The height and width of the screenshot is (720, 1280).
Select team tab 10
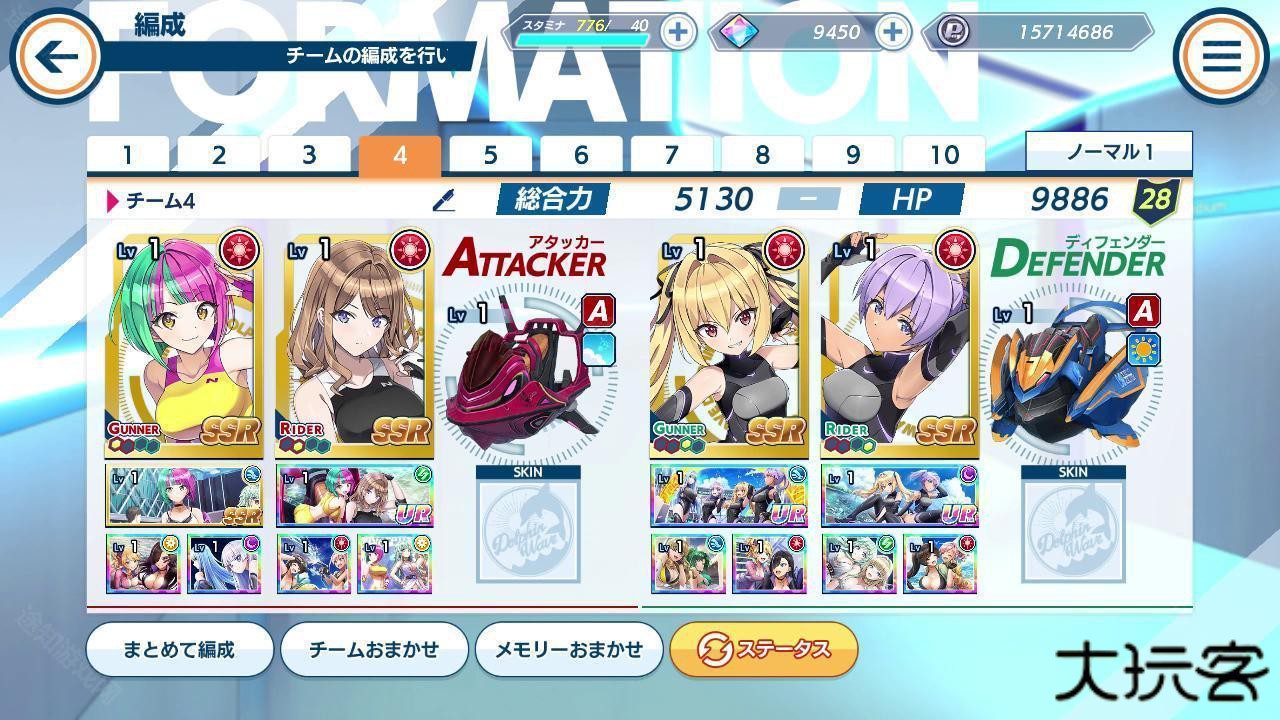[944, 155]
